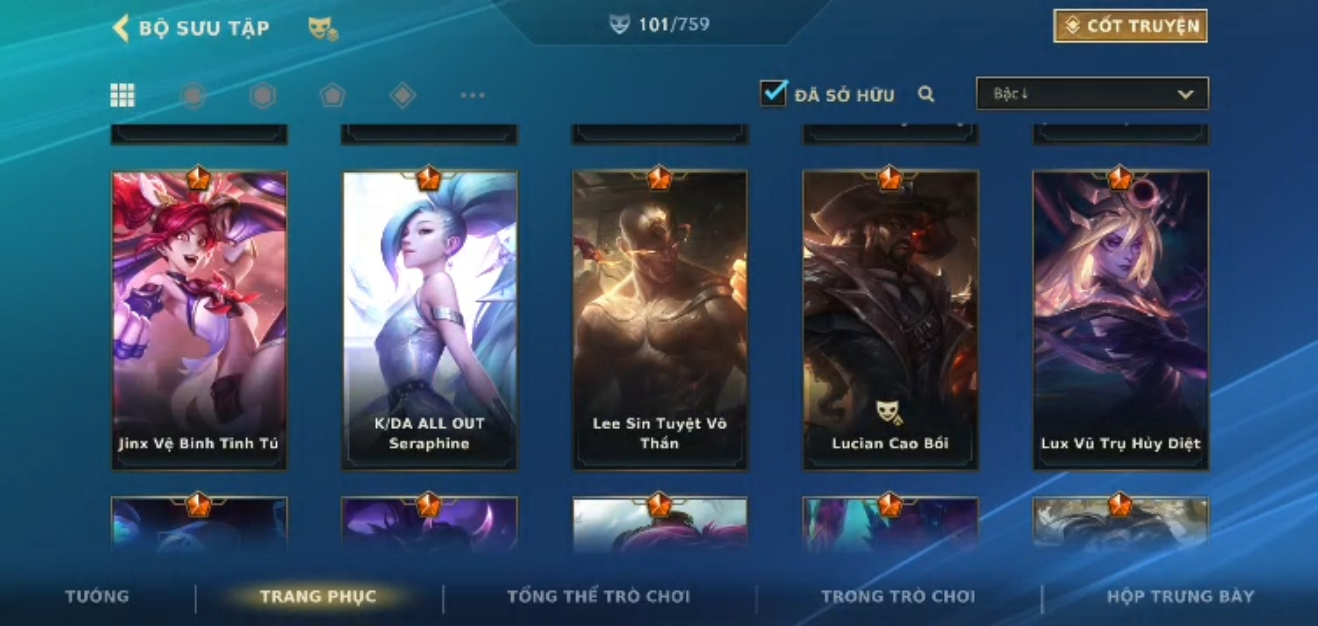Image resolution: width=1318 pixels, height=626 pixels.
Task: Go back from Bộ Sưu Tập
Action: click(x=122, y=28)
